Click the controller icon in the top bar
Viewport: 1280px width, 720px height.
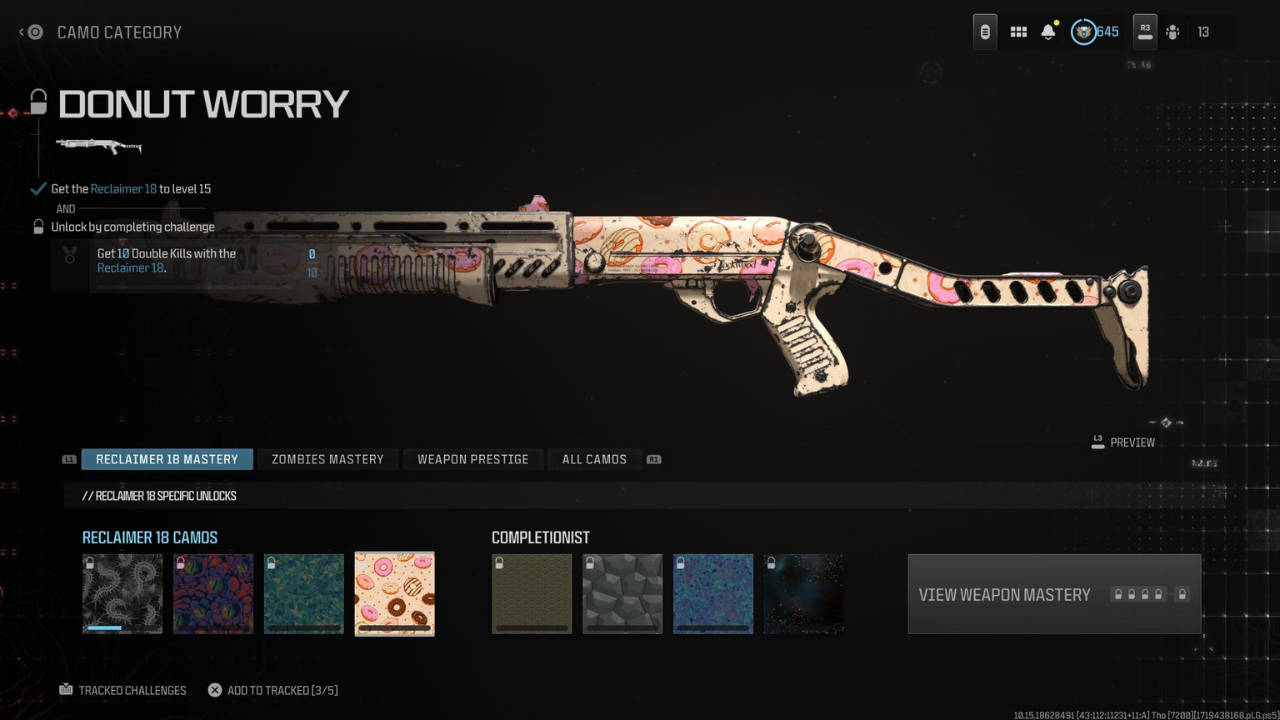(x=984, y=31)
